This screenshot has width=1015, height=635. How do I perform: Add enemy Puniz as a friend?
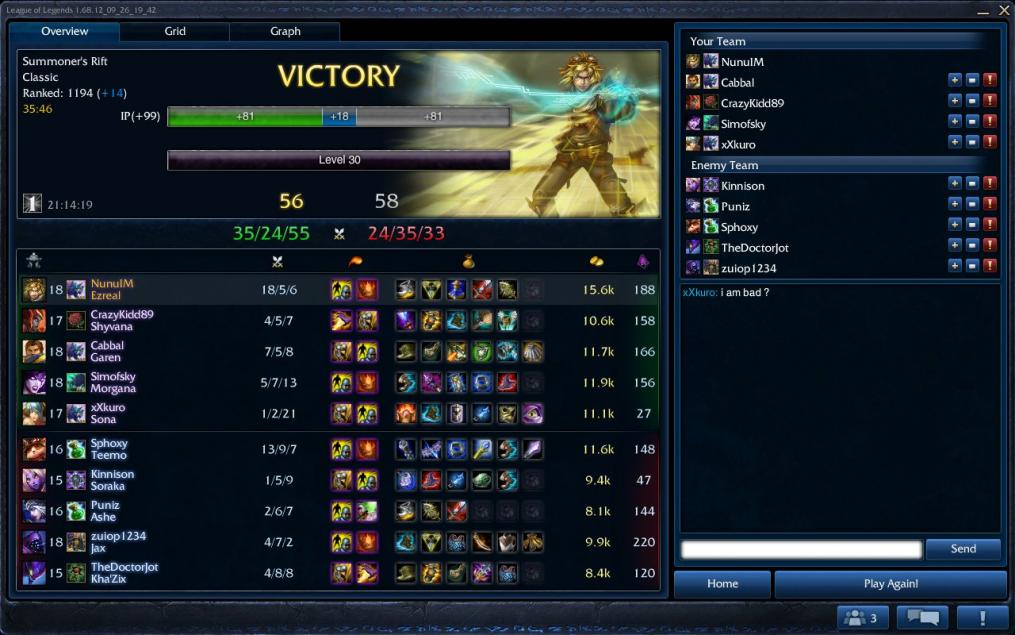(x=954, y=205)
